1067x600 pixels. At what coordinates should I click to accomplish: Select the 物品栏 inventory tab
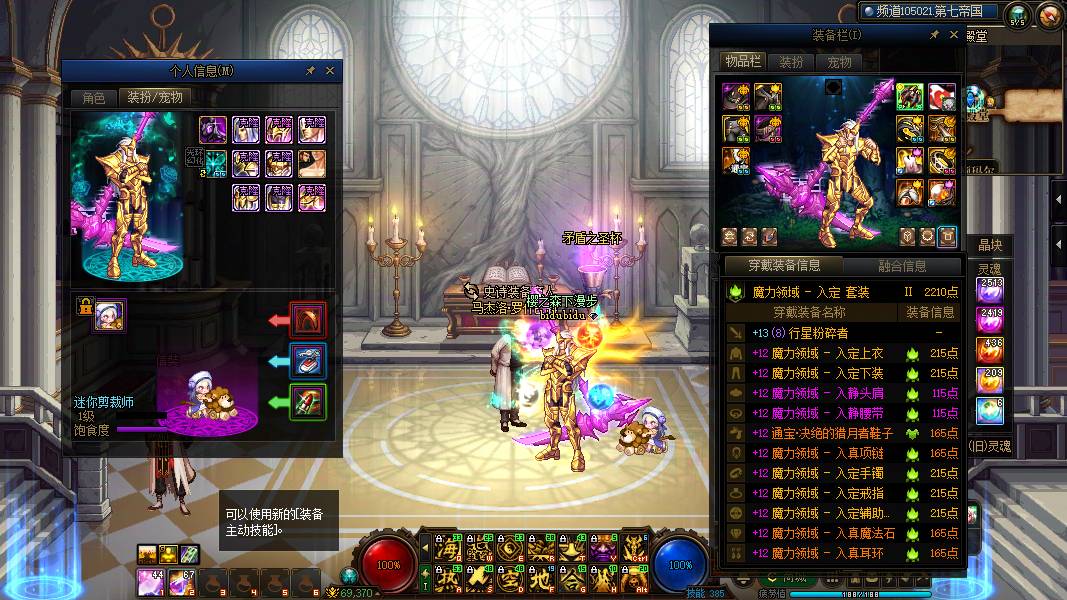pyautogui.click(x=743, y=62)
